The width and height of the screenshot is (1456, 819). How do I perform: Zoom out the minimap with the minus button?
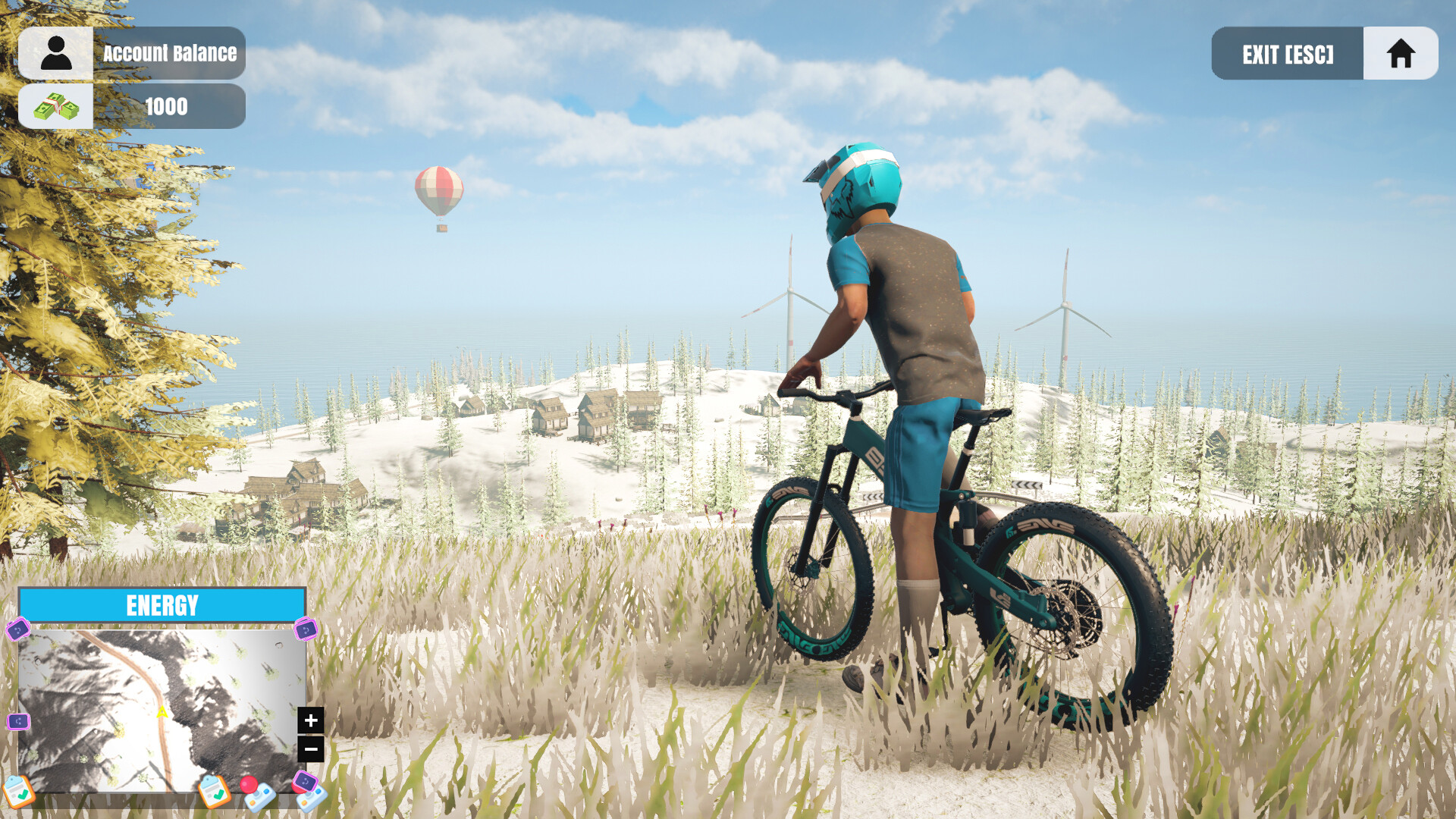point(309,748)
